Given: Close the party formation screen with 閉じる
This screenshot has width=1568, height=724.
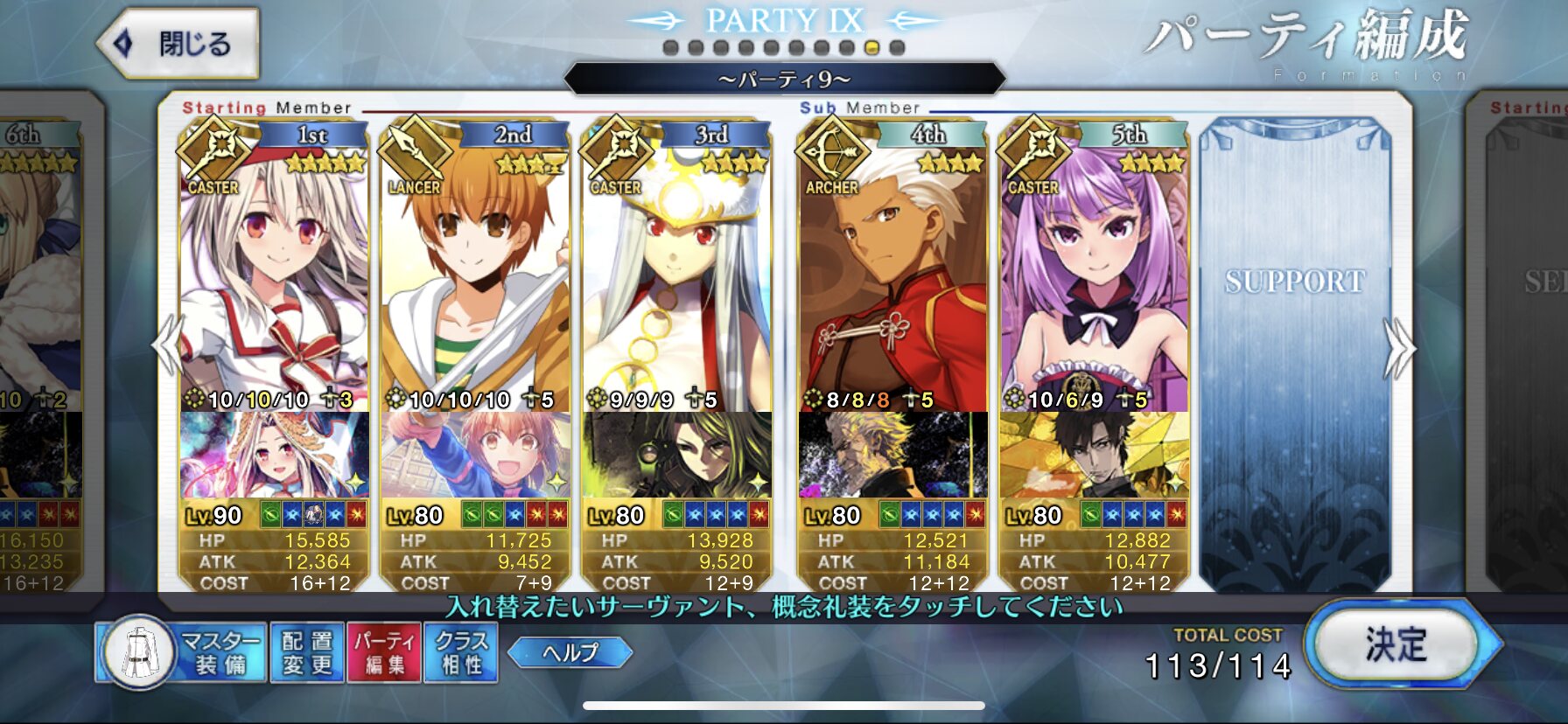Looking at the screenshot, I should click(178, 43).
